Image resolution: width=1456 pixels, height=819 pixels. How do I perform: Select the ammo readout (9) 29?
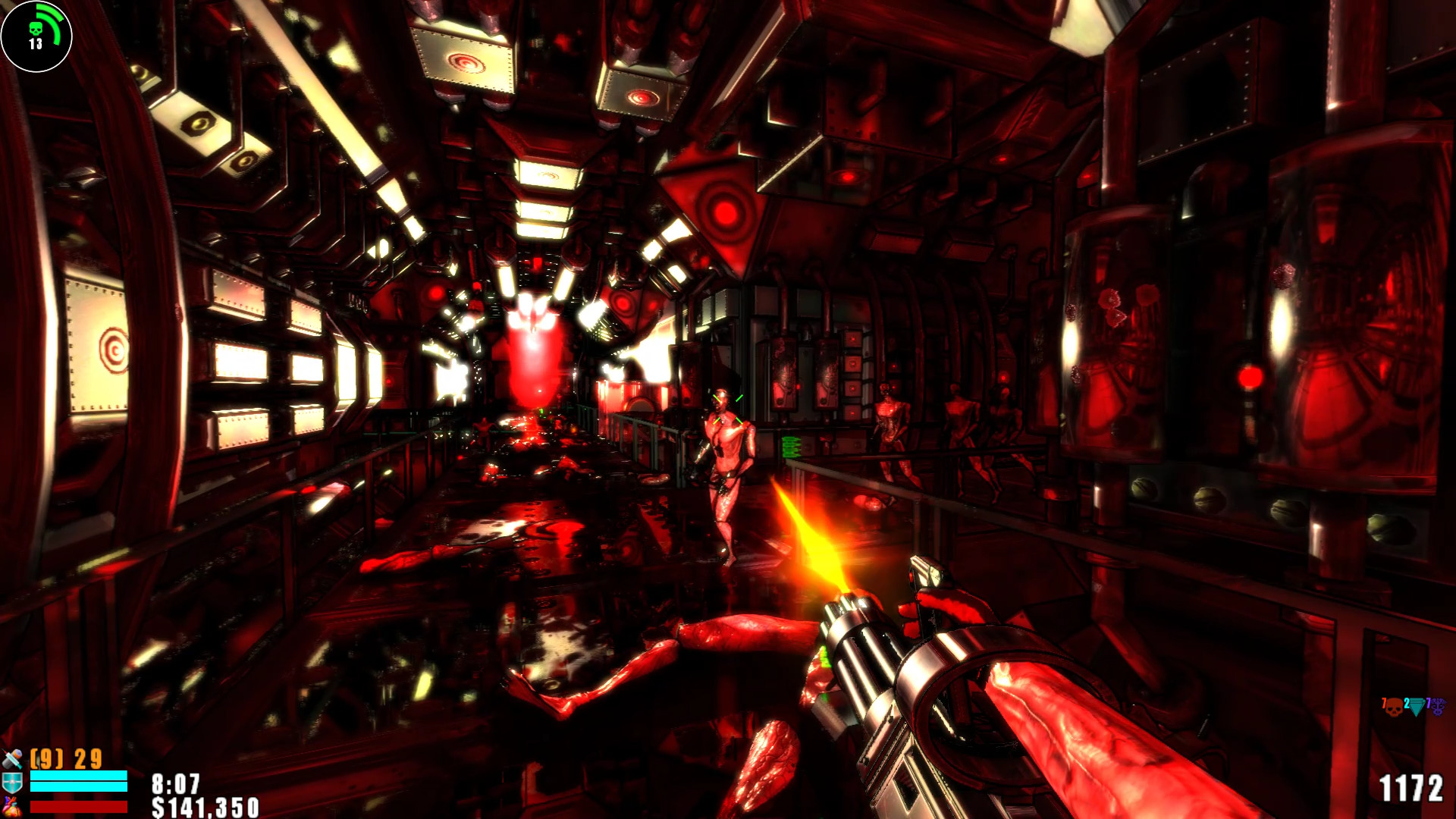point(64,758)
